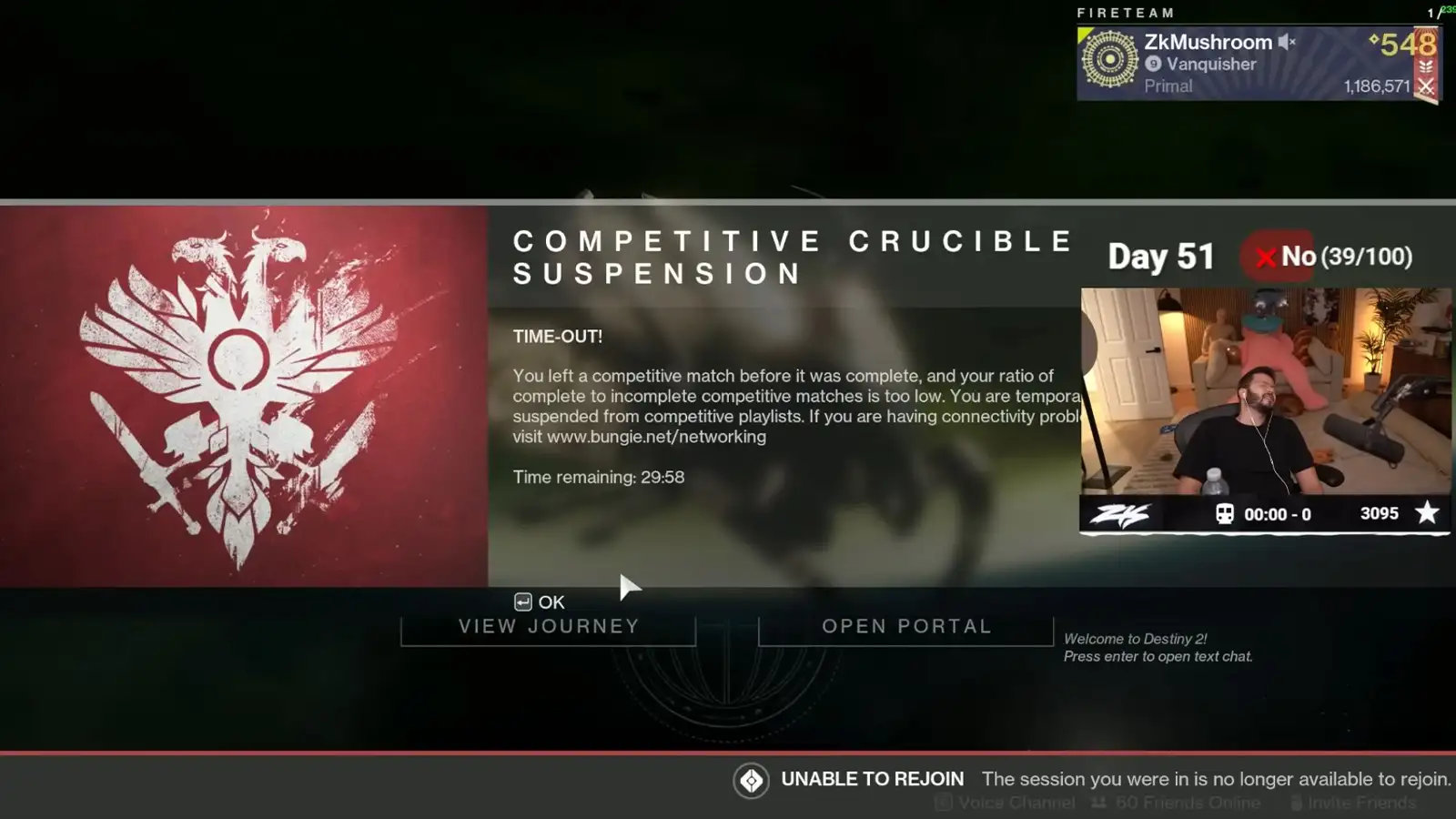Click the 50 Friends Online icon
The image size is (1456, 819).
click(1098, 804)
